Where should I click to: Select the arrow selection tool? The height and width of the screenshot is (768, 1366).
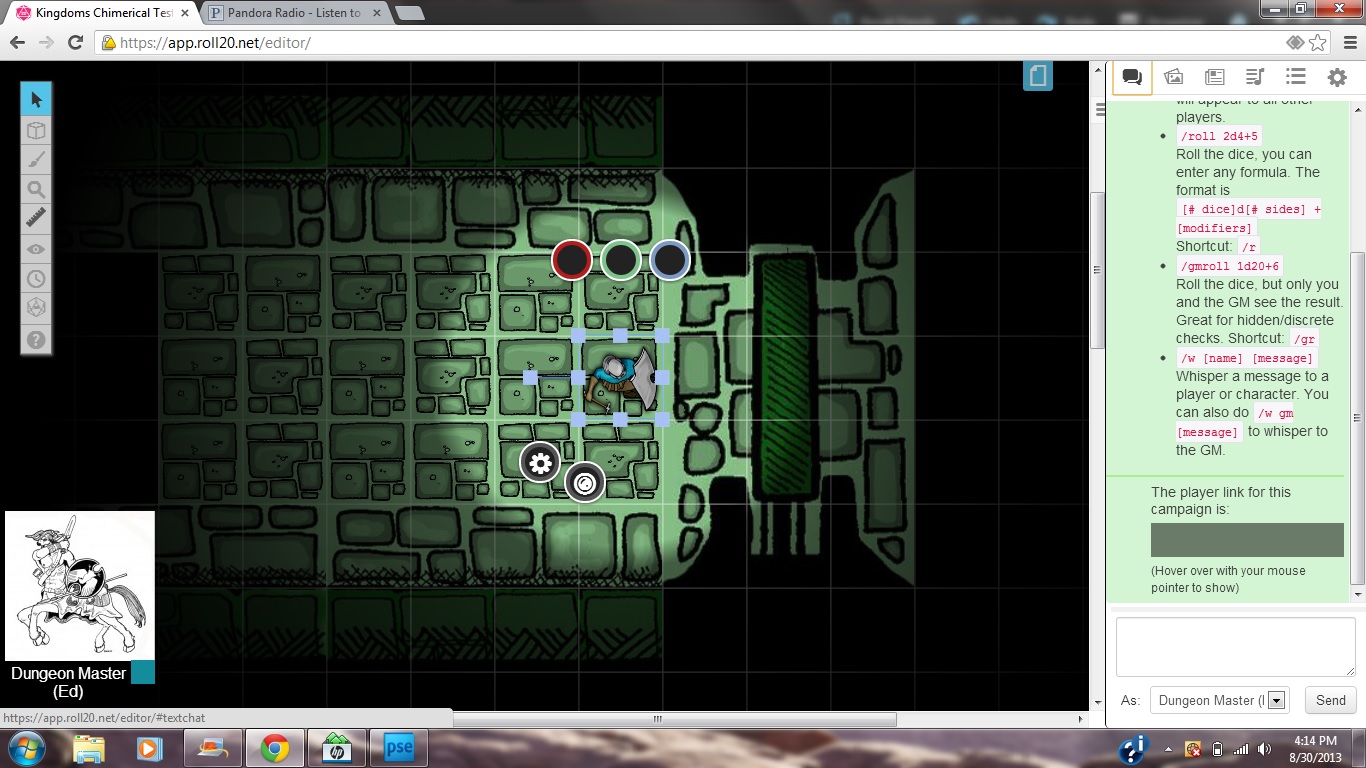coord(35,99)
